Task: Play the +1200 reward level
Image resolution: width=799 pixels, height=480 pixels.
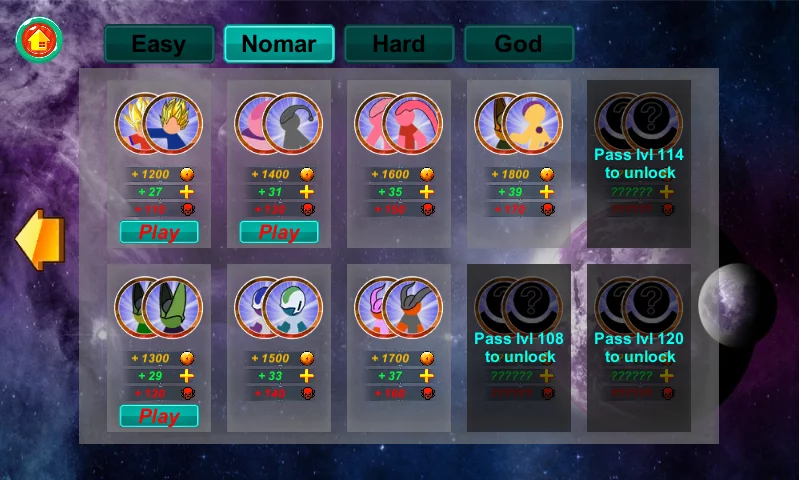Action: click(159, 232)
